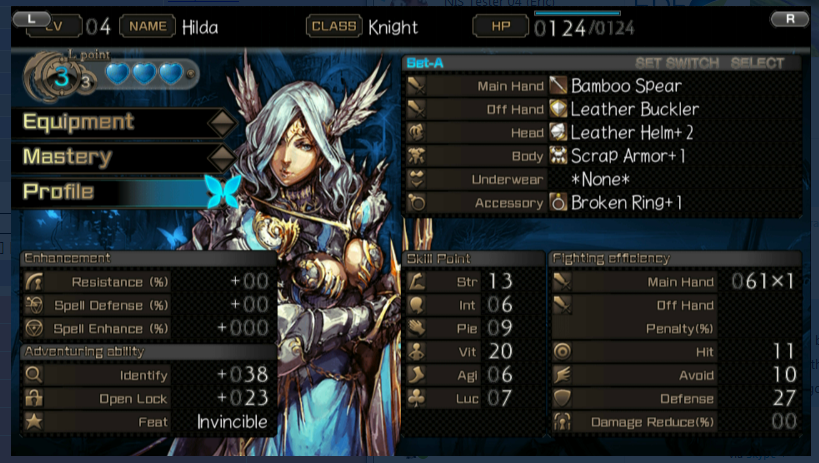Choose the Scrap Armor+1 body slot
The height and width of the screenshot is (463, 819).
click(x=628, y=156)
